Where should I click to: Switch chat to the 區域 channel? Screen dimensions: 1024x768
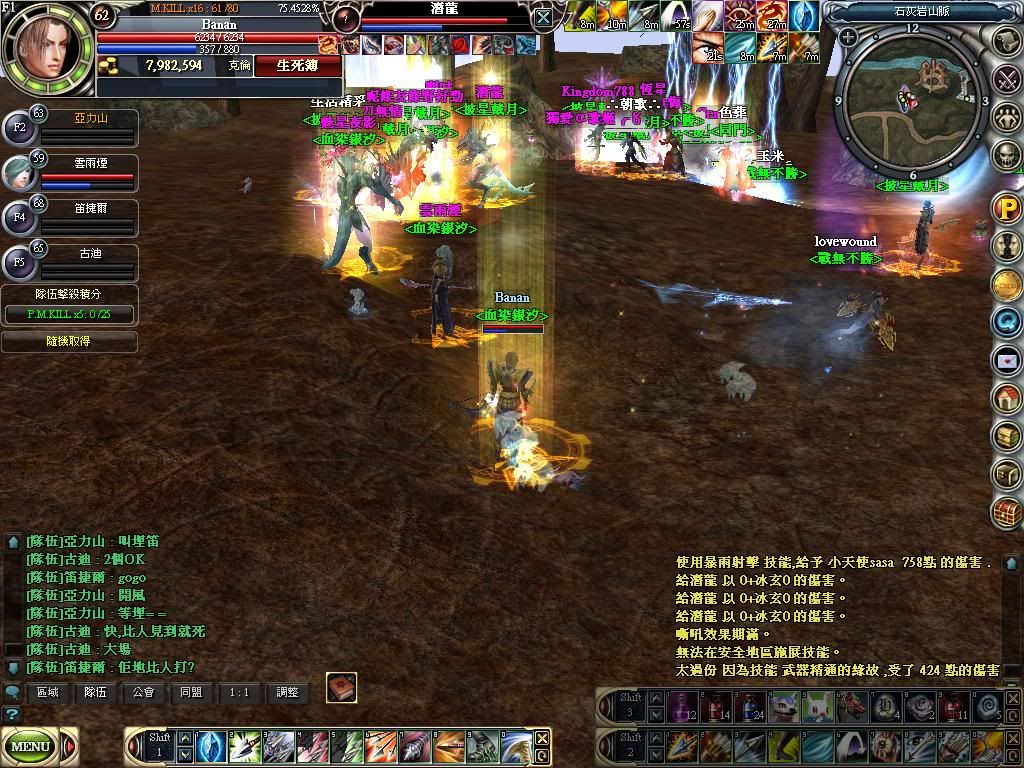[48, 691]
